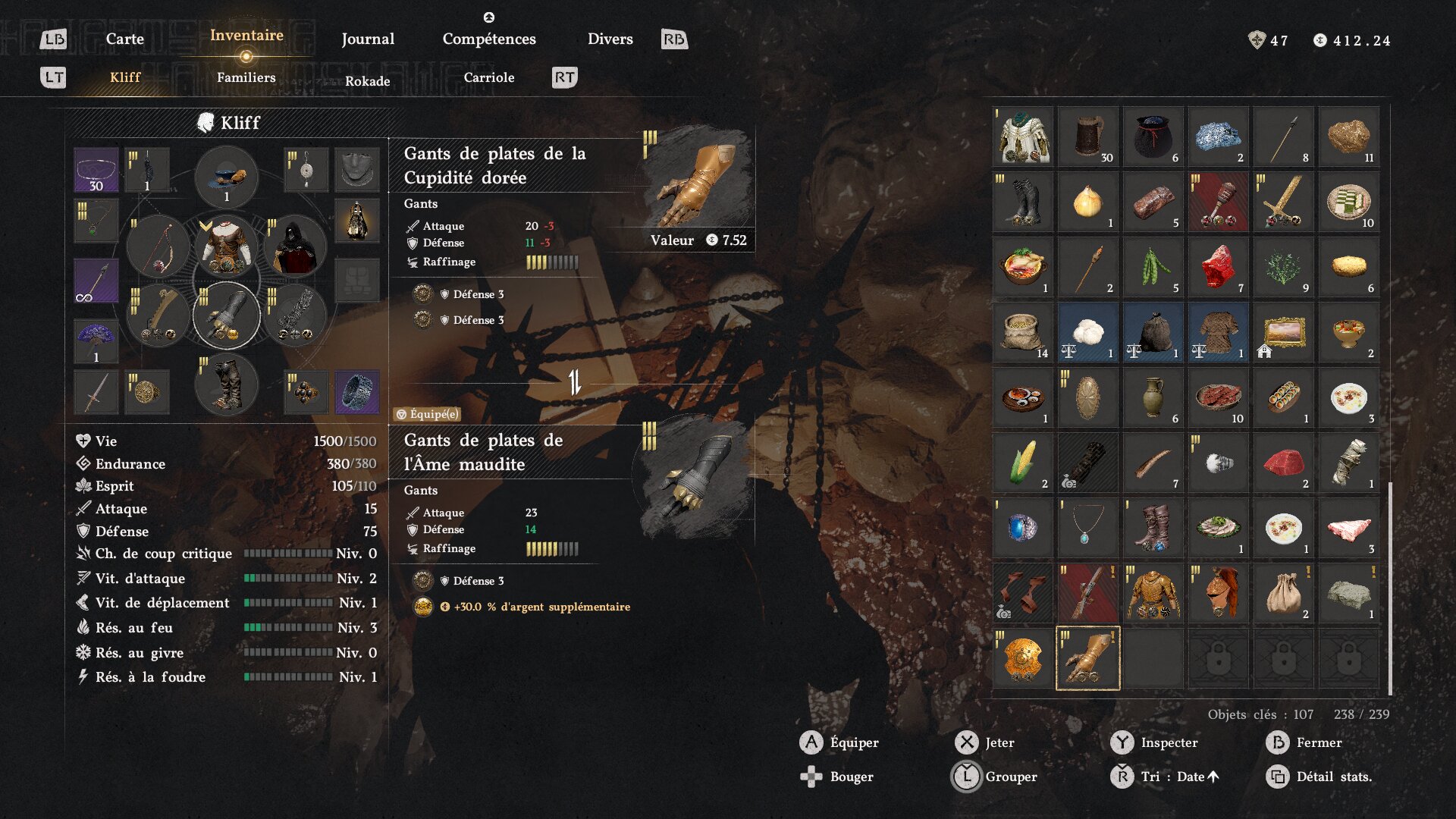The width and height of the screenshot is (1456, 819).
Task: Select the framed painting item
Action: coord(1283,332)
